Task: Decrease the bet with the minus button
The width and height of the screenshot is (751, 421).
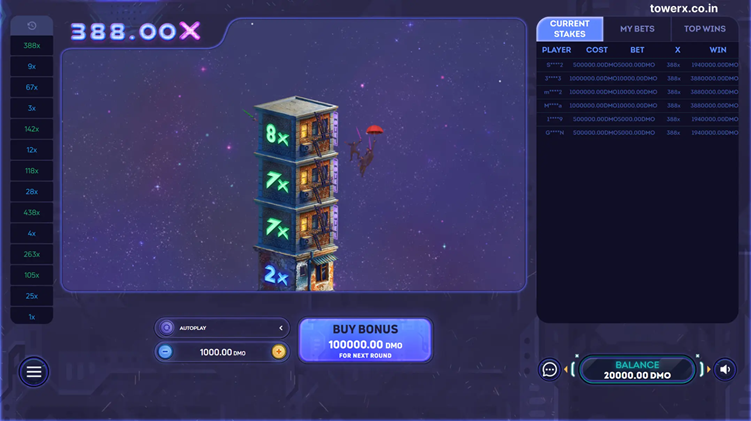Action: [x=166, y=352]
